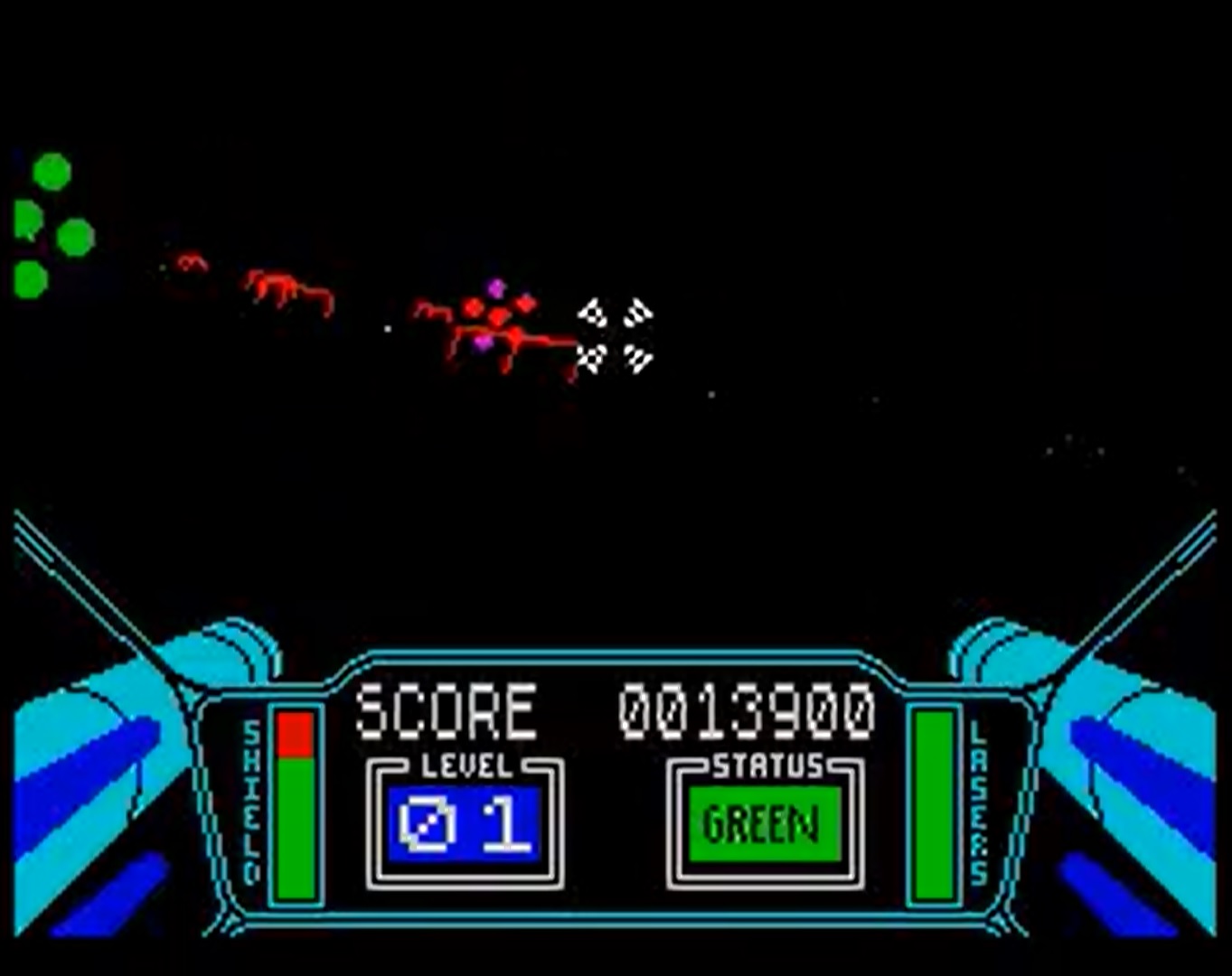Select the lowest green asteroid
The image size is (1232, 976).
[x=30, y=280]
